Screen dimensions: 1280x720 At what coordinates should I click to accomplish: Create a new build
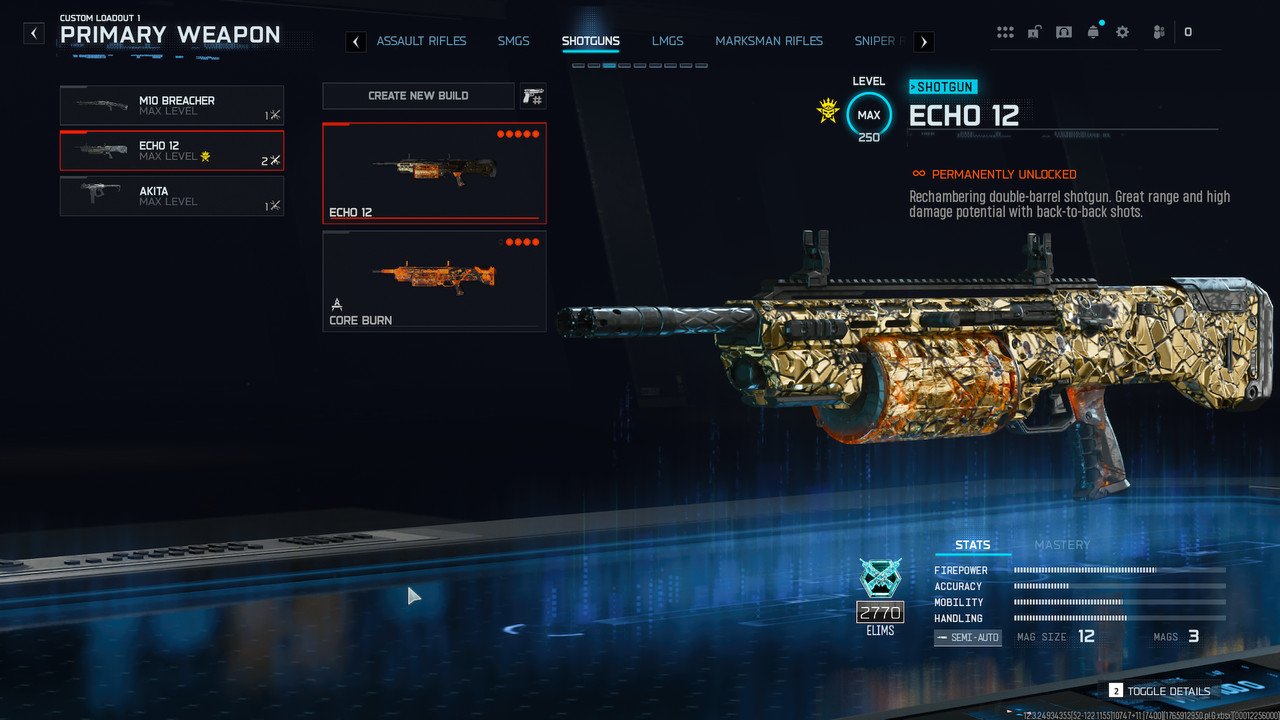point(418,96)
